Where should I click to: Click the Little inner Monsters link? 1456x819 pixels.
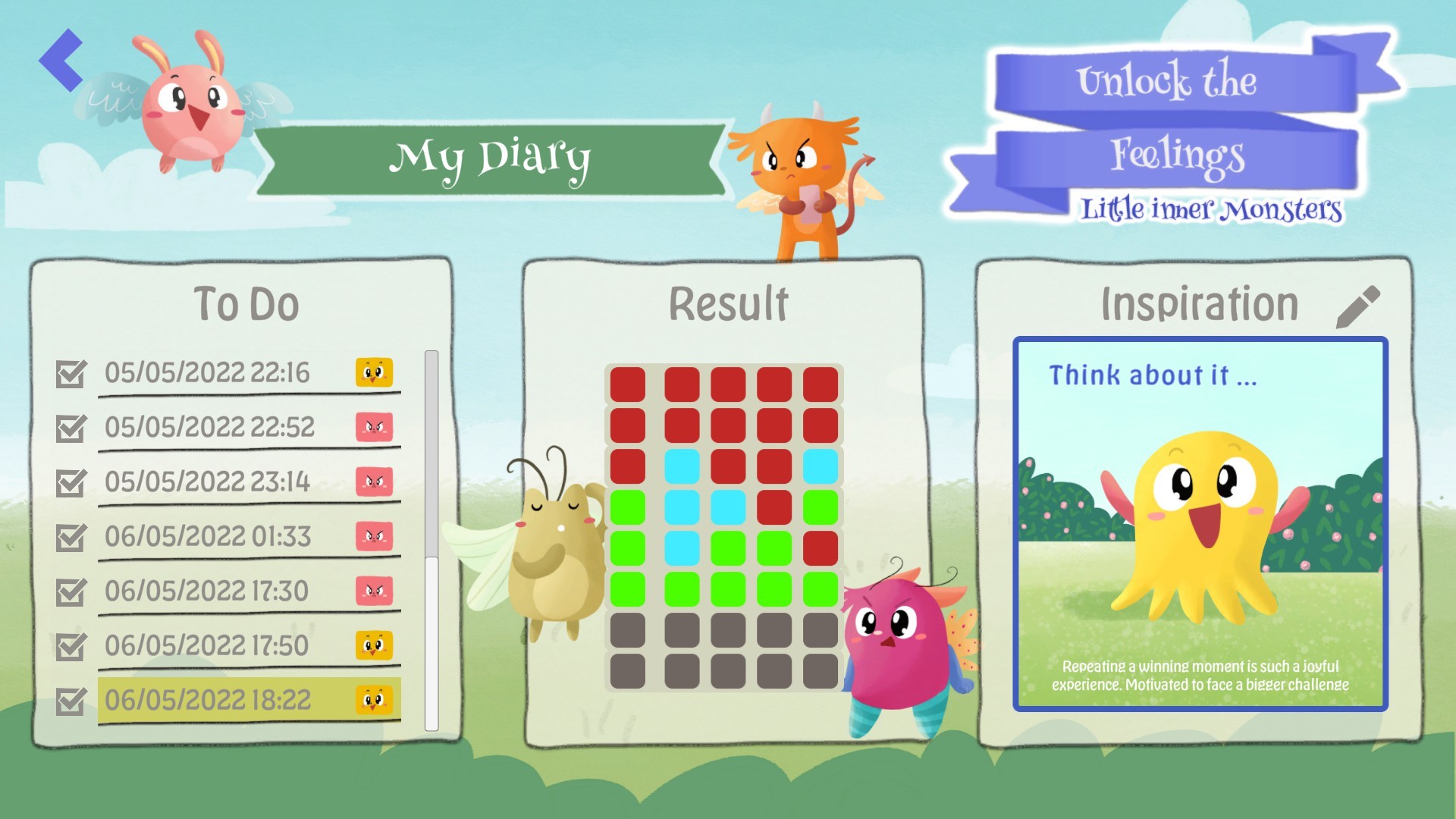[x=1211, y=210]
